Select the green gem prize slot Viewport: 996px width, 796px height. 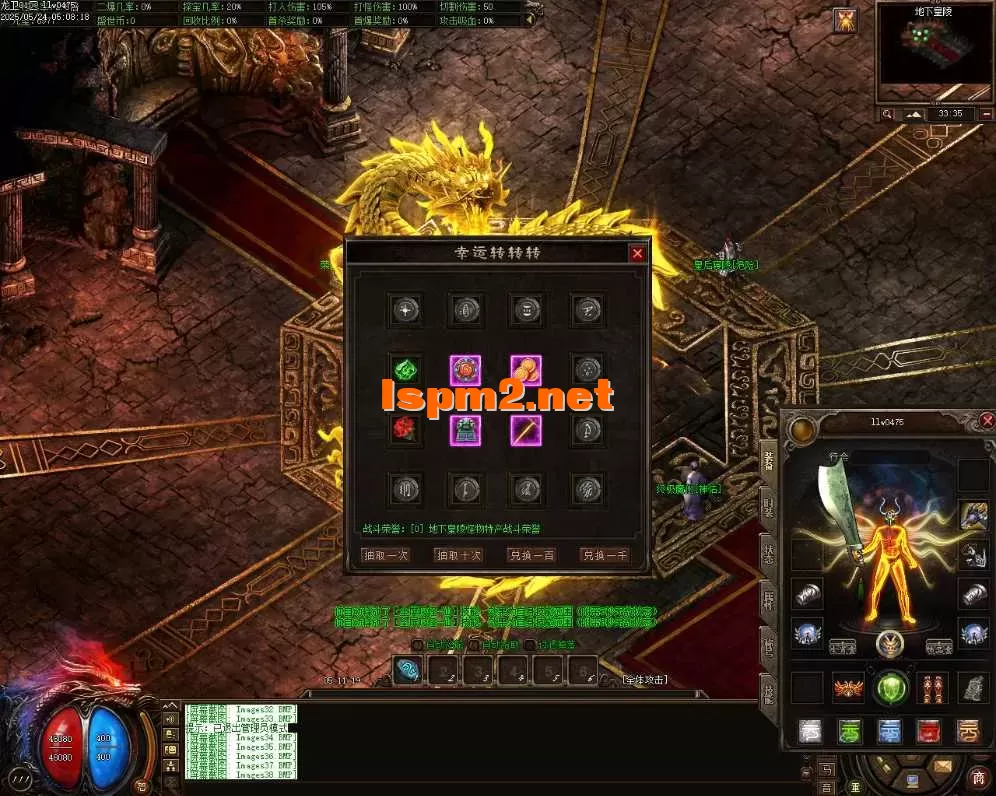click(404, 371)
